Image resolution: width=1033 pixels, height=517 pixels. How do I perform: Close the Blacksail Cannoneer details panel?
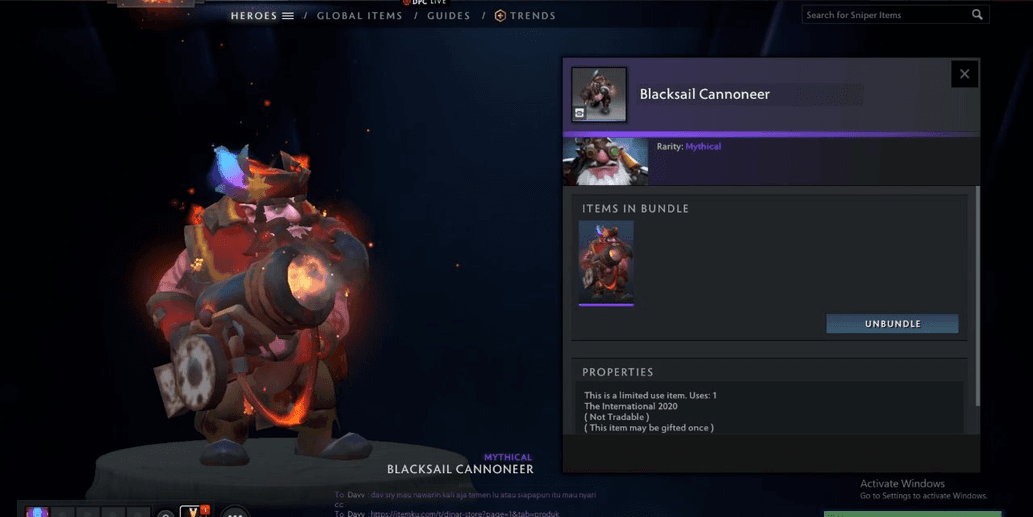pos(964,74)
